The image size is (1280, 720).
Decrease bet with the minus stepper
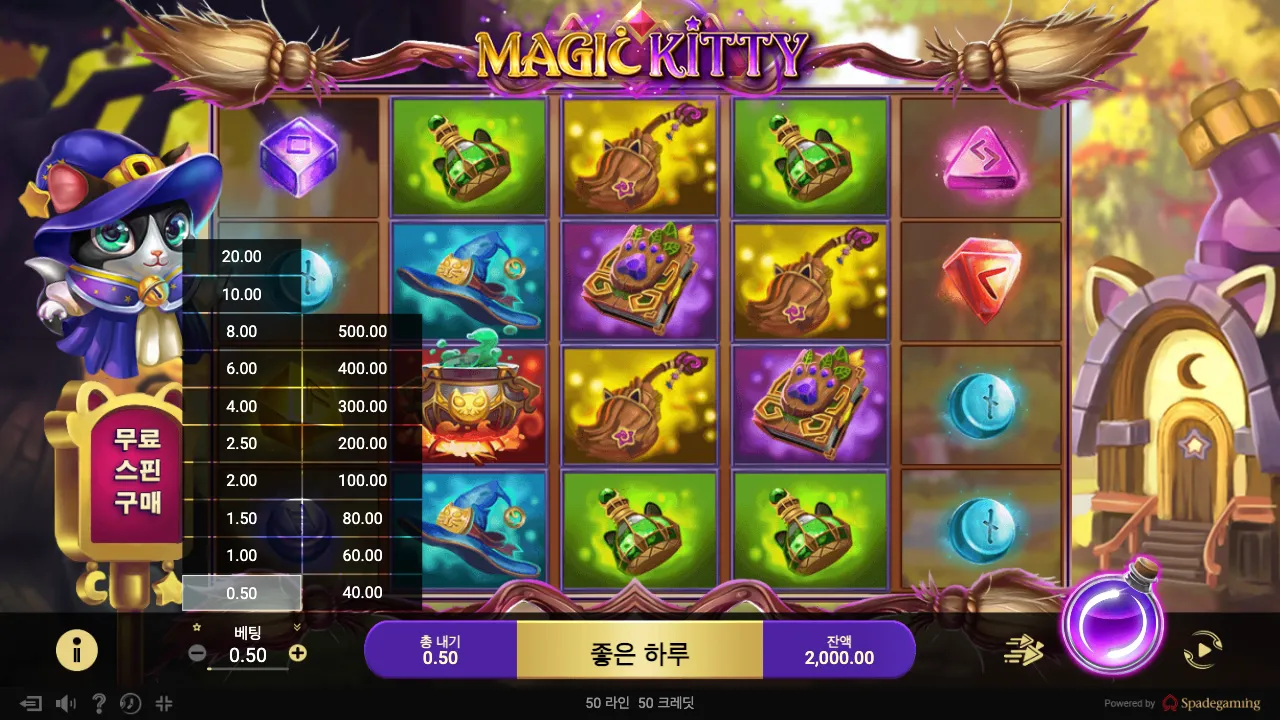195,653
